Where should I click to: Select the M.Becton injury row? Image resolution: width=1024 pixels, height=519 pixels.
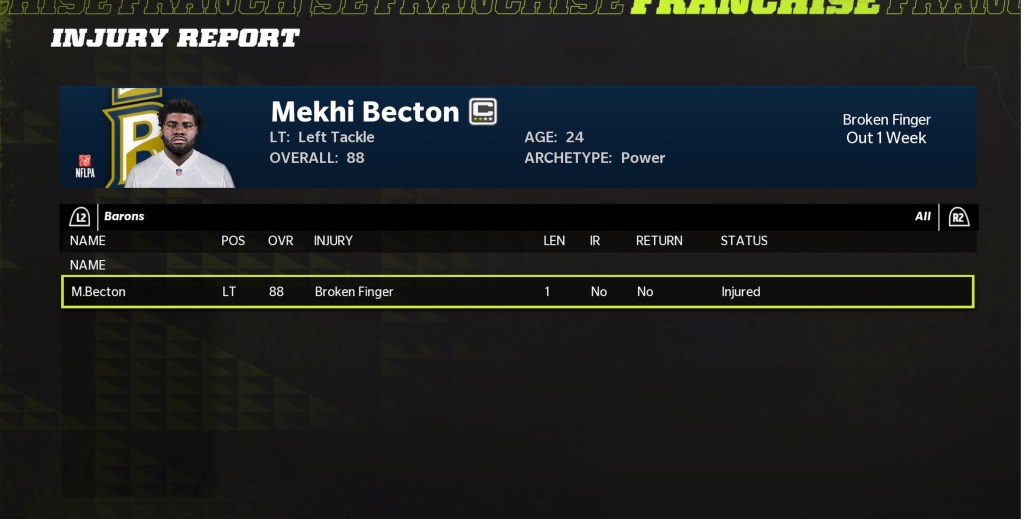(x=517, y=292)
